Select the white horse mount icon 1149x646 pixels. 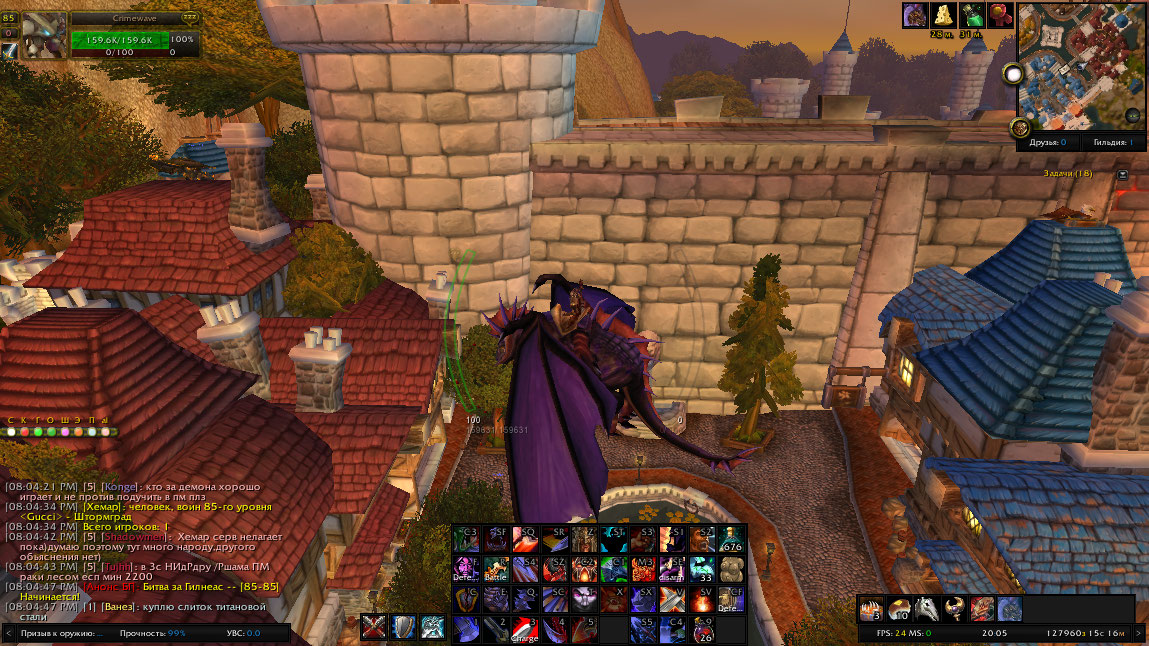pos(927,609)
